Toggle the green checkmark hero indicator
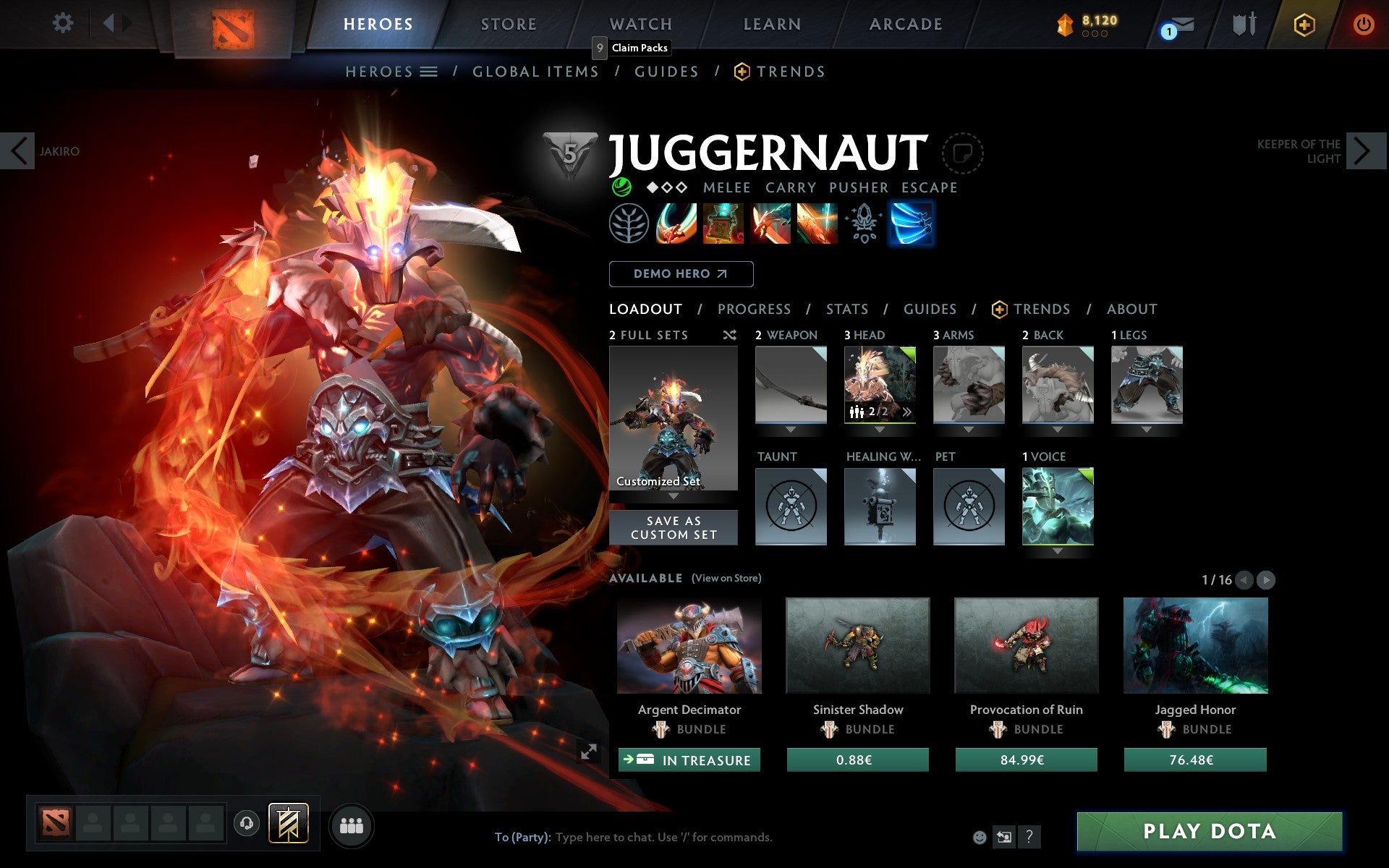 [621, 187]
